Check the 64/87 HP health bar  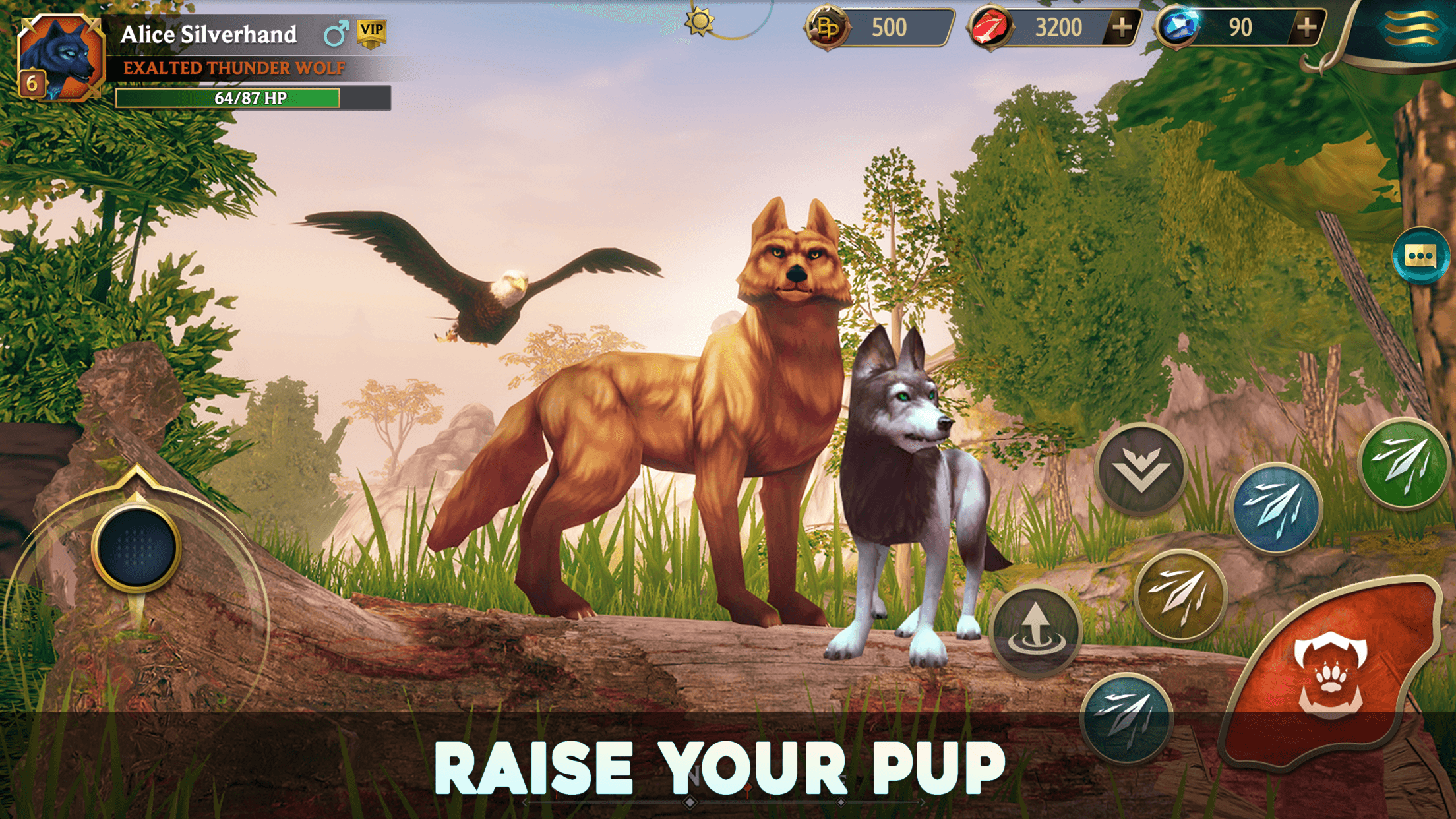pyautogui.click(x=249, y=99)
